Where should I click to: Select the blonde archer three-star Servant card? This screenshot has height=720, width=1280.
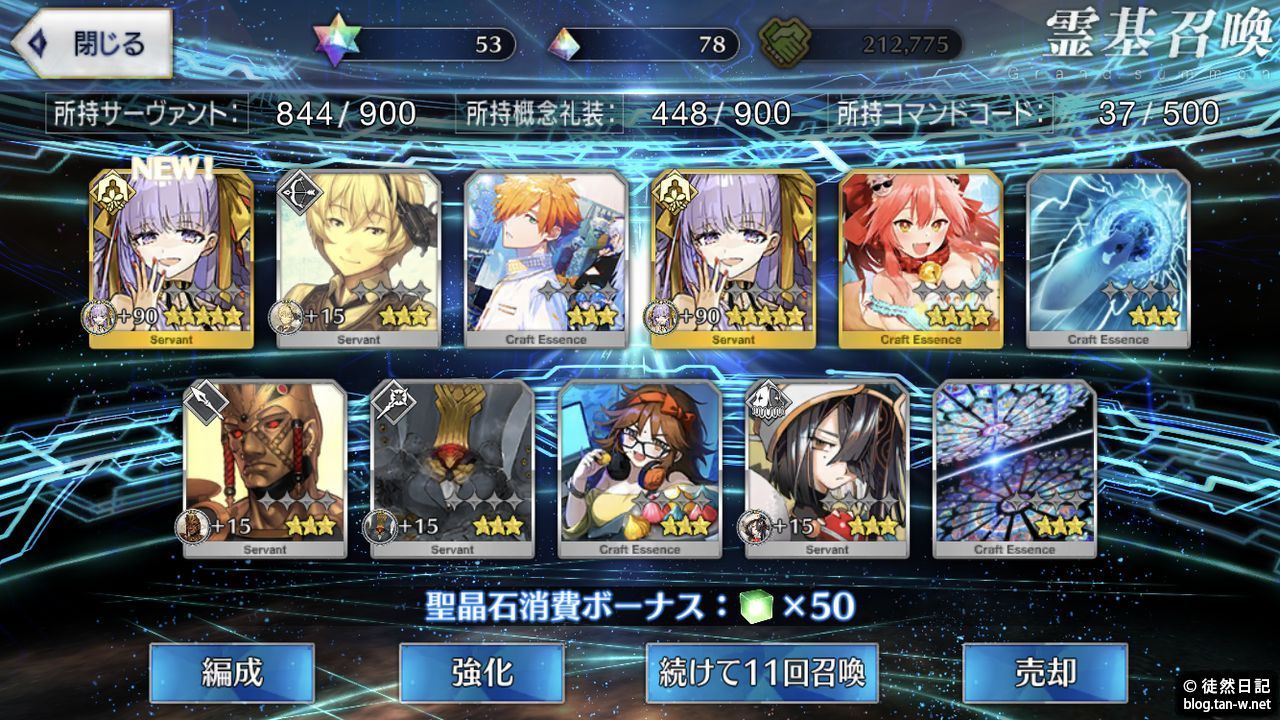pyautogui.click(x=358, y=258)
